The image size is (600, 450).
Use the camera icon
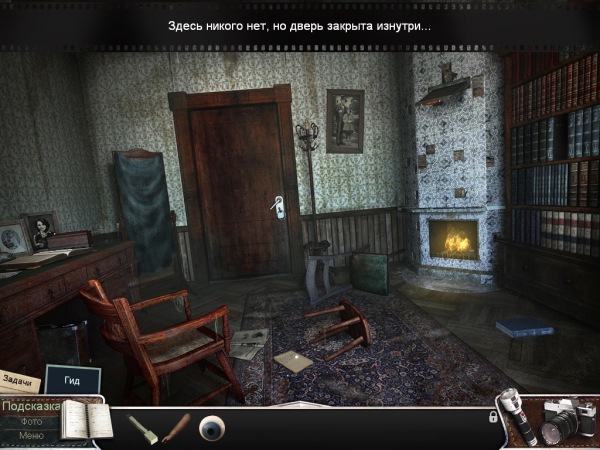(565, 421)
